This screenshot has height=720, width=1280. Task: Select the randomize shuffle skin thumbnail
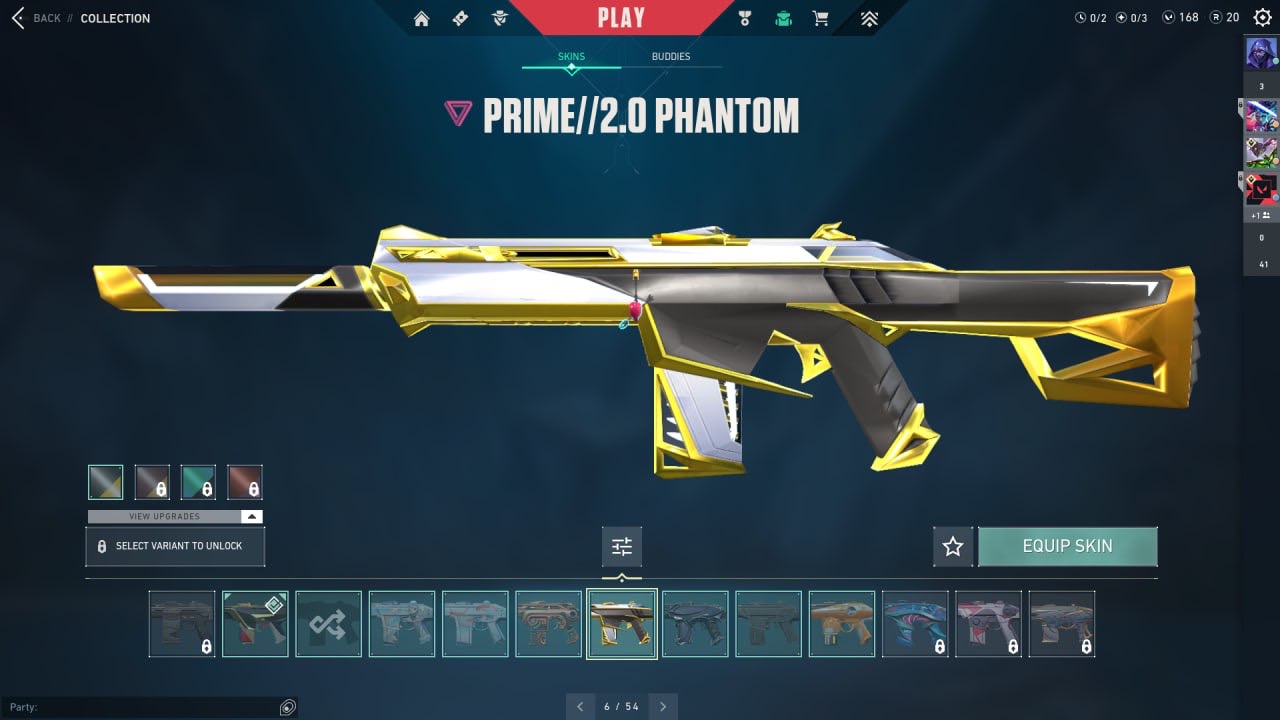328,624
